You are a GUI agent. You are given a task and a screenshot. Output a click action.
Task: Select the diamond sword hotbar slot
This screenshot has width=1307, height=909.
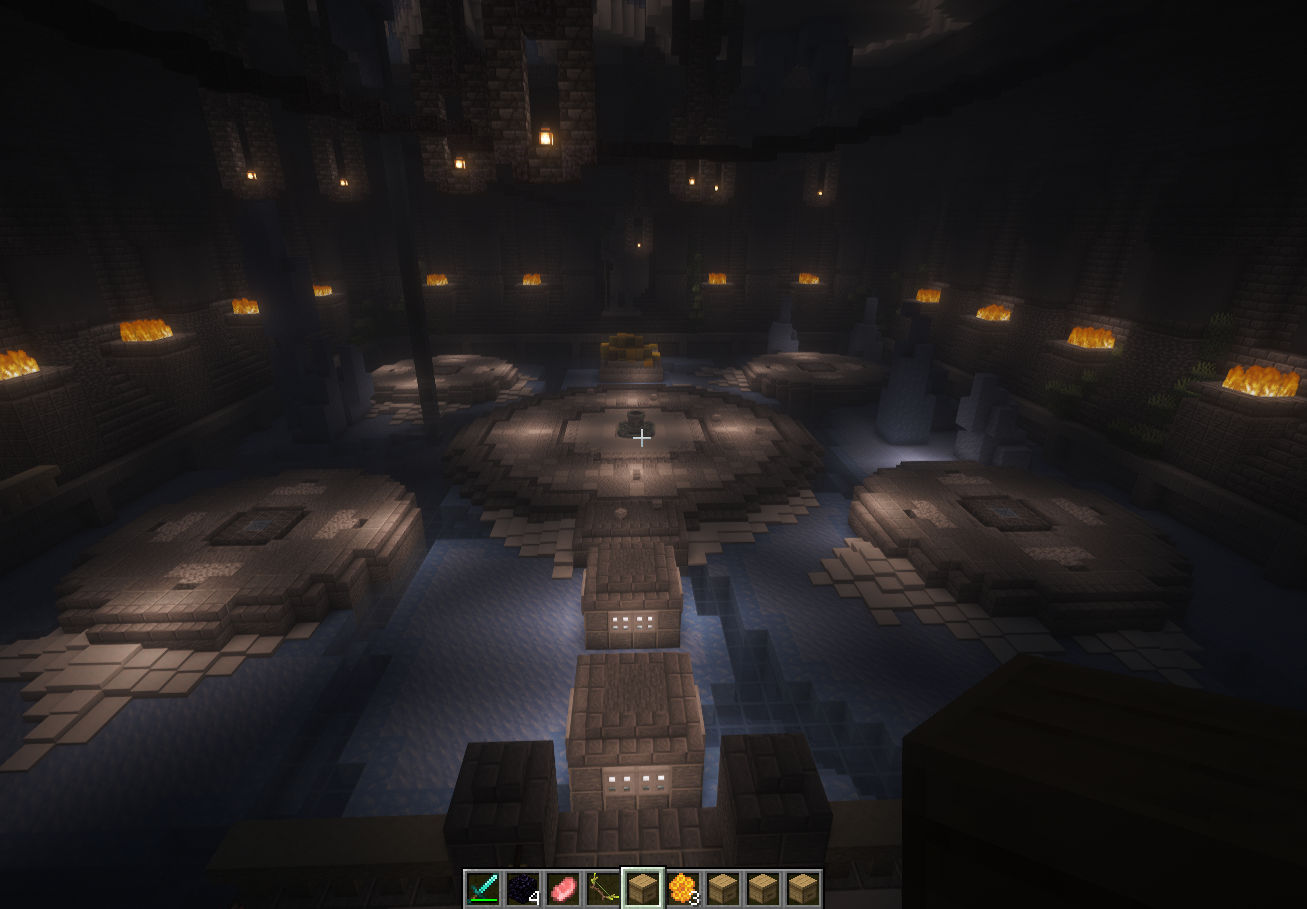(483, 888)
